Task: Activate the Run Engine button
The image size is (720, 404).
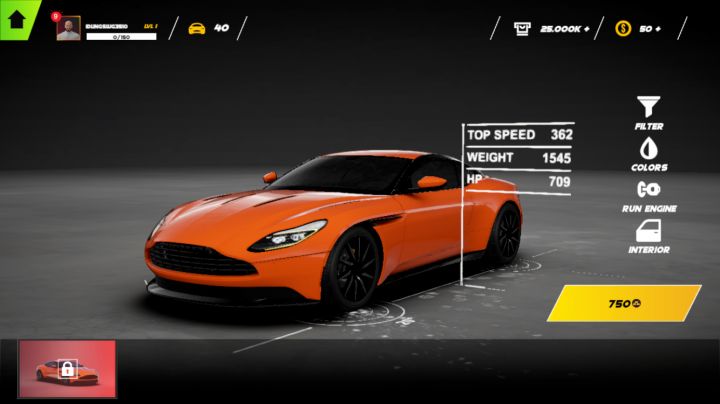Action: [649, 194]
